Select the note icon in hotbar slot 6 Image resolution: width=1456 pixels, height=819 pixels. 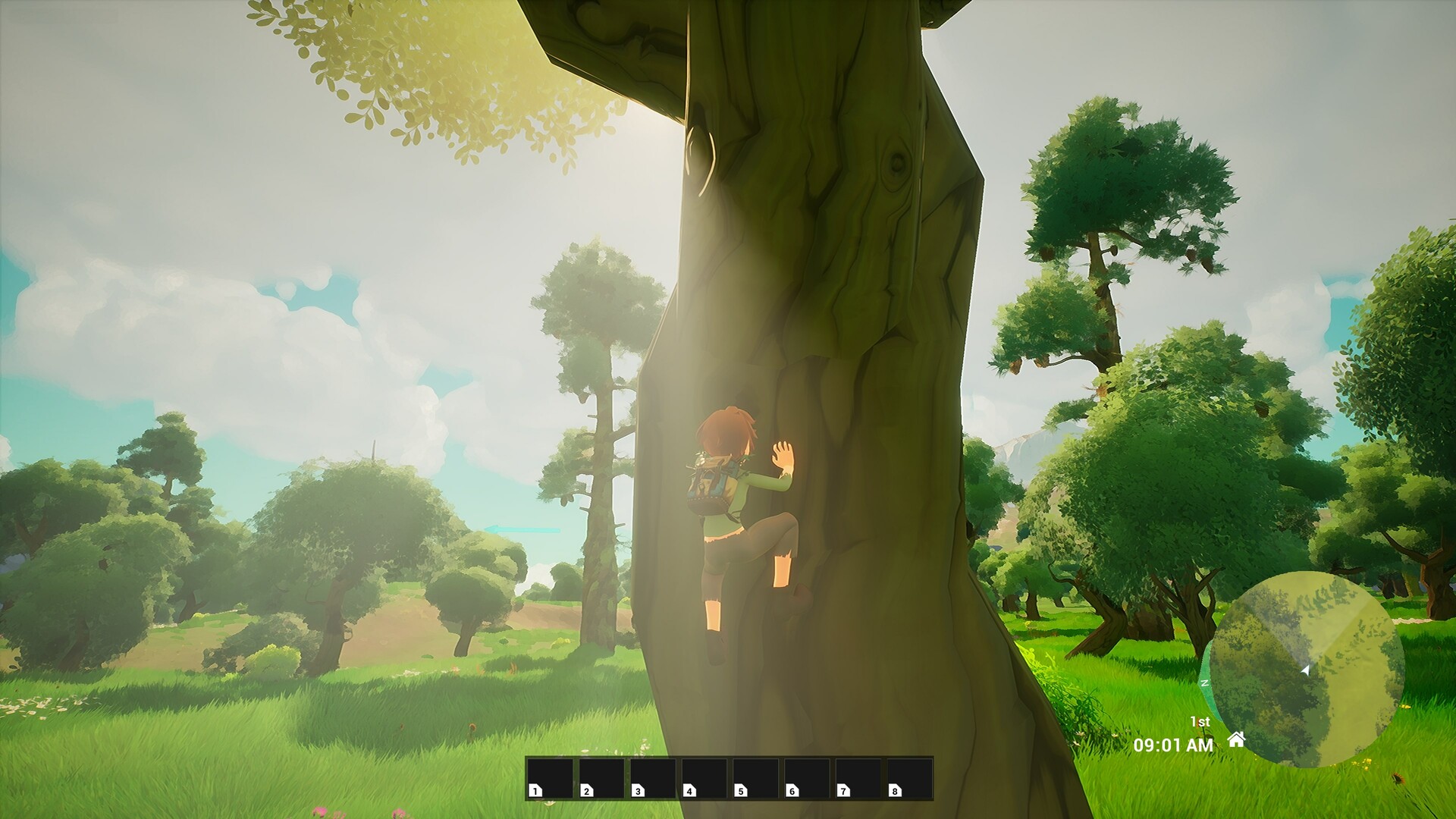coord(792,790)
